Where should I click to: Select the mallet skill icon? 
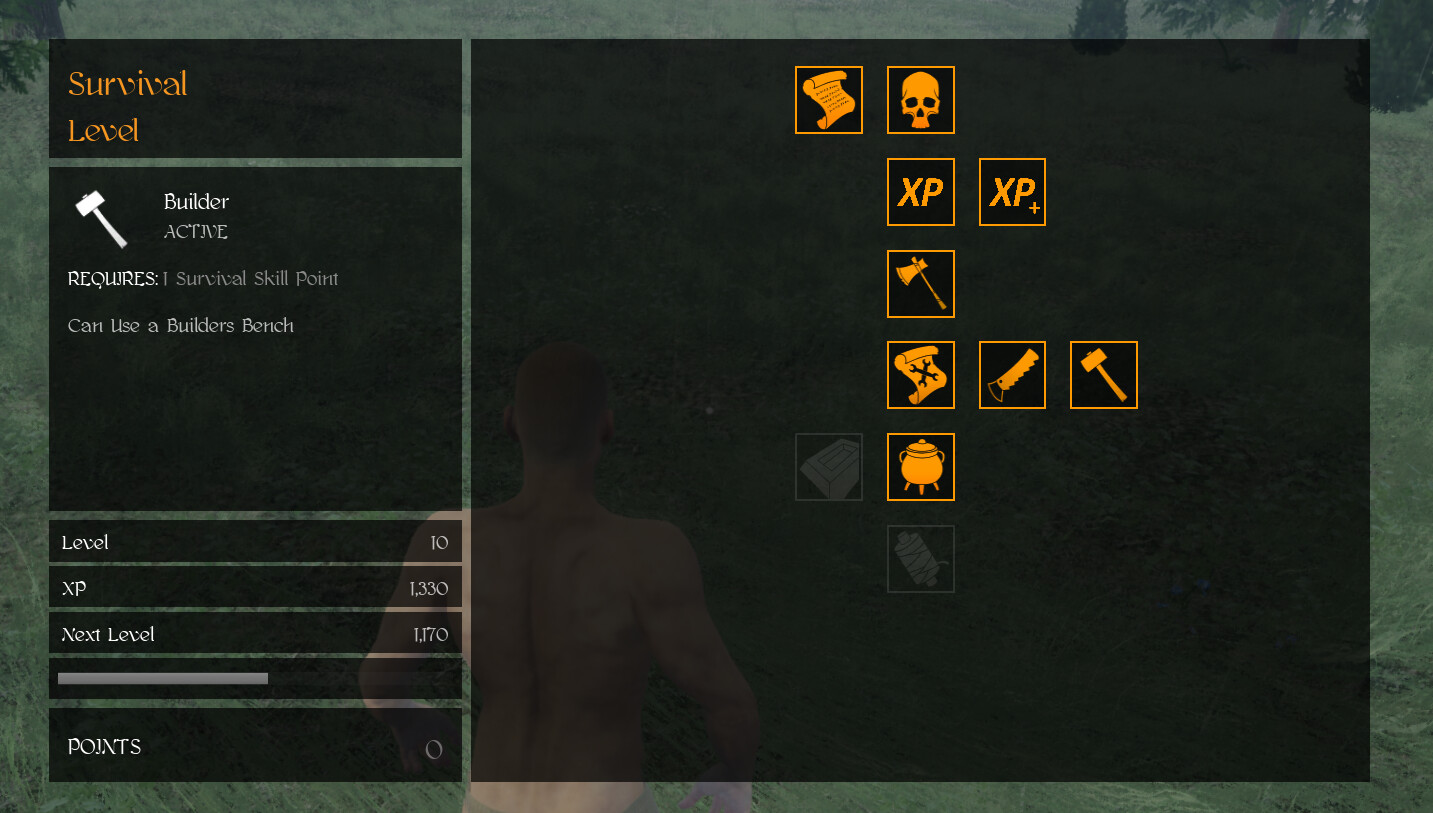[x=1103, y=375]
